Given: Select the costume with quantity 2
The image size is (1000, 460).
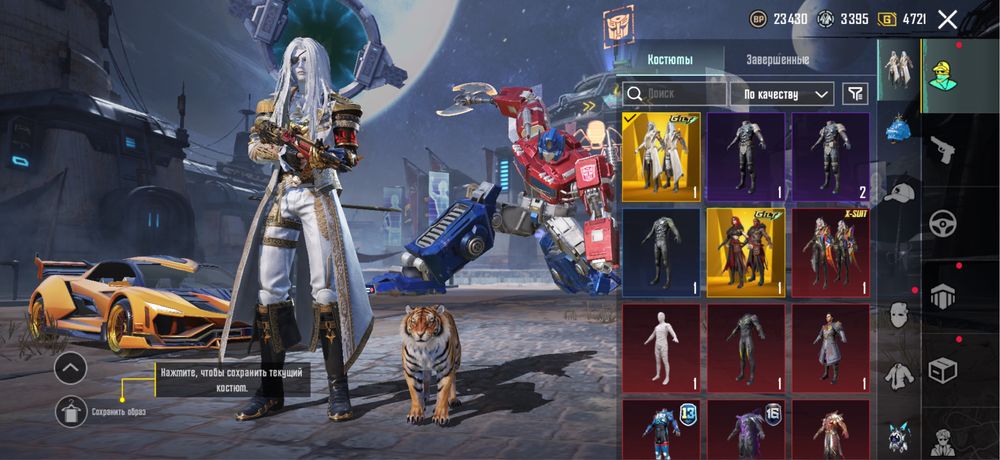Looking at the screenshot, I should coord(830,157).
